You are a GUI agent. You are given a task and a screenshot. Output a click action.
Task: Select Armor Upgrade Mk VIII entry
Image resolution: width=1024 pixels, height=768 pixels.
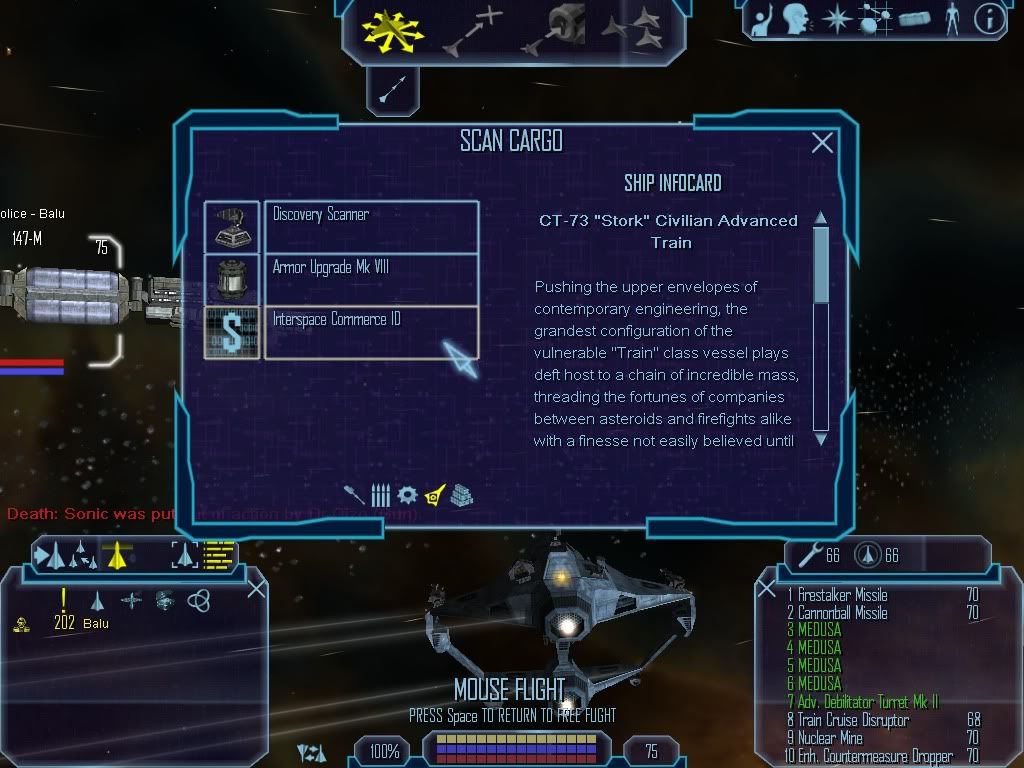tap(370, 280)
